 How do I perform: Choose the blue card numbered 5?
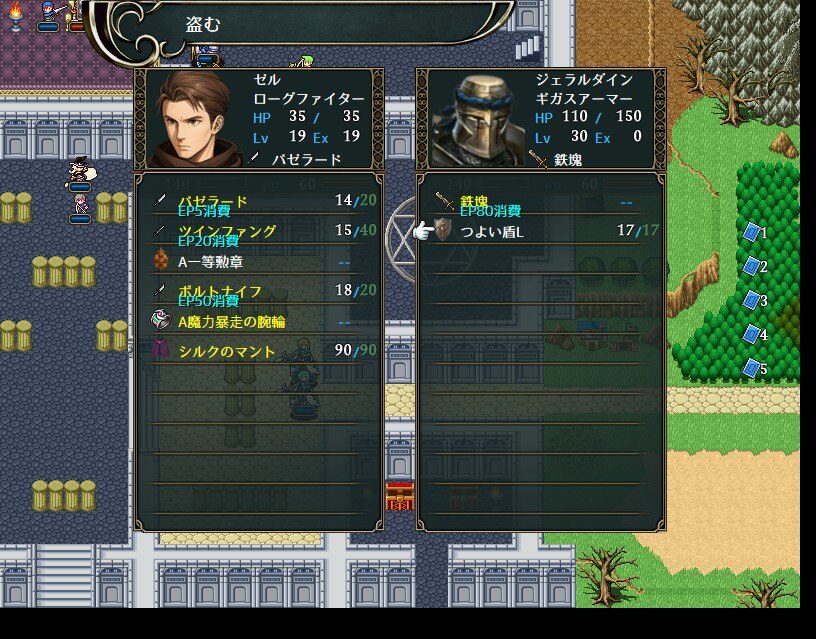(753, 369)
